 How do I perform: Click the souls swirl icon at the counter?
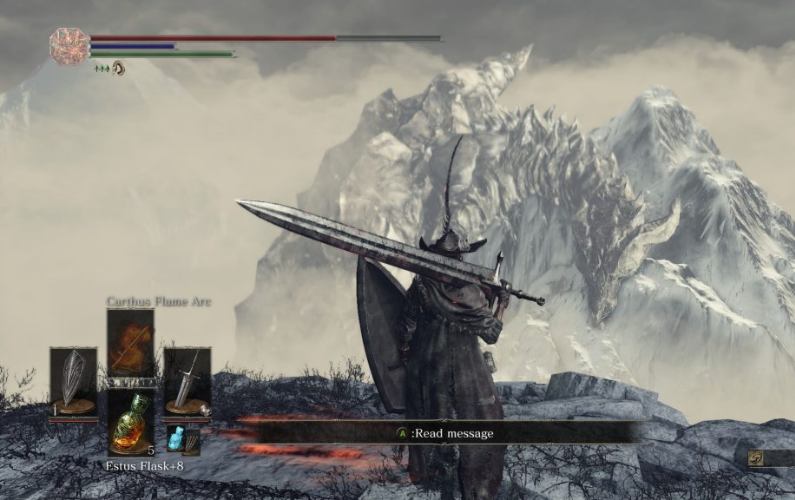[757, 458]
